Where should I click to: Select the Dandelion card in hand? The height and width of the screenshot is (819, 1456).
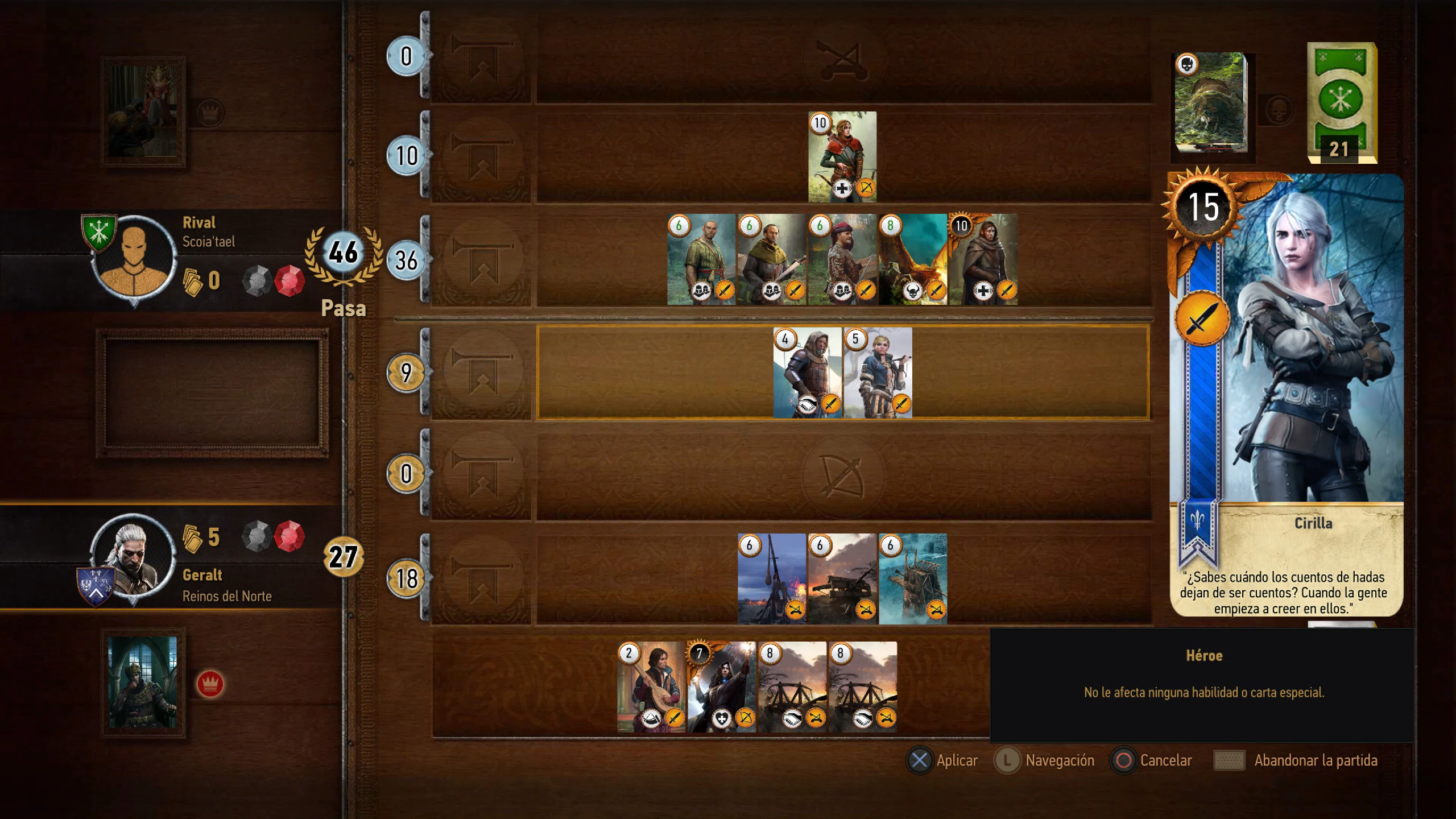click(651, 687)
